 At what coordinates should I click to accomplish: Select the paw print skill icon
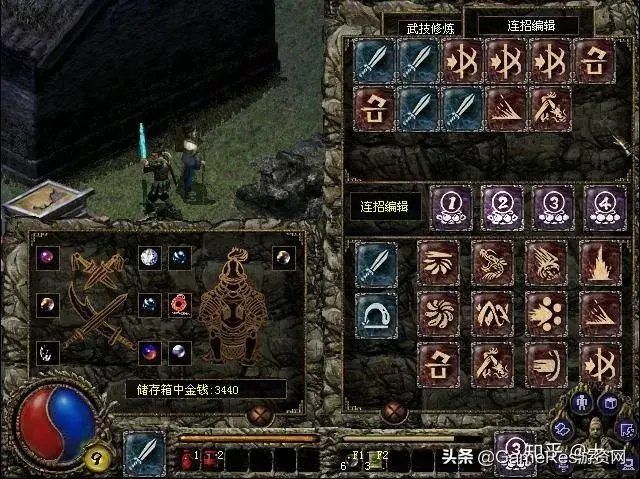pos(546,312)
